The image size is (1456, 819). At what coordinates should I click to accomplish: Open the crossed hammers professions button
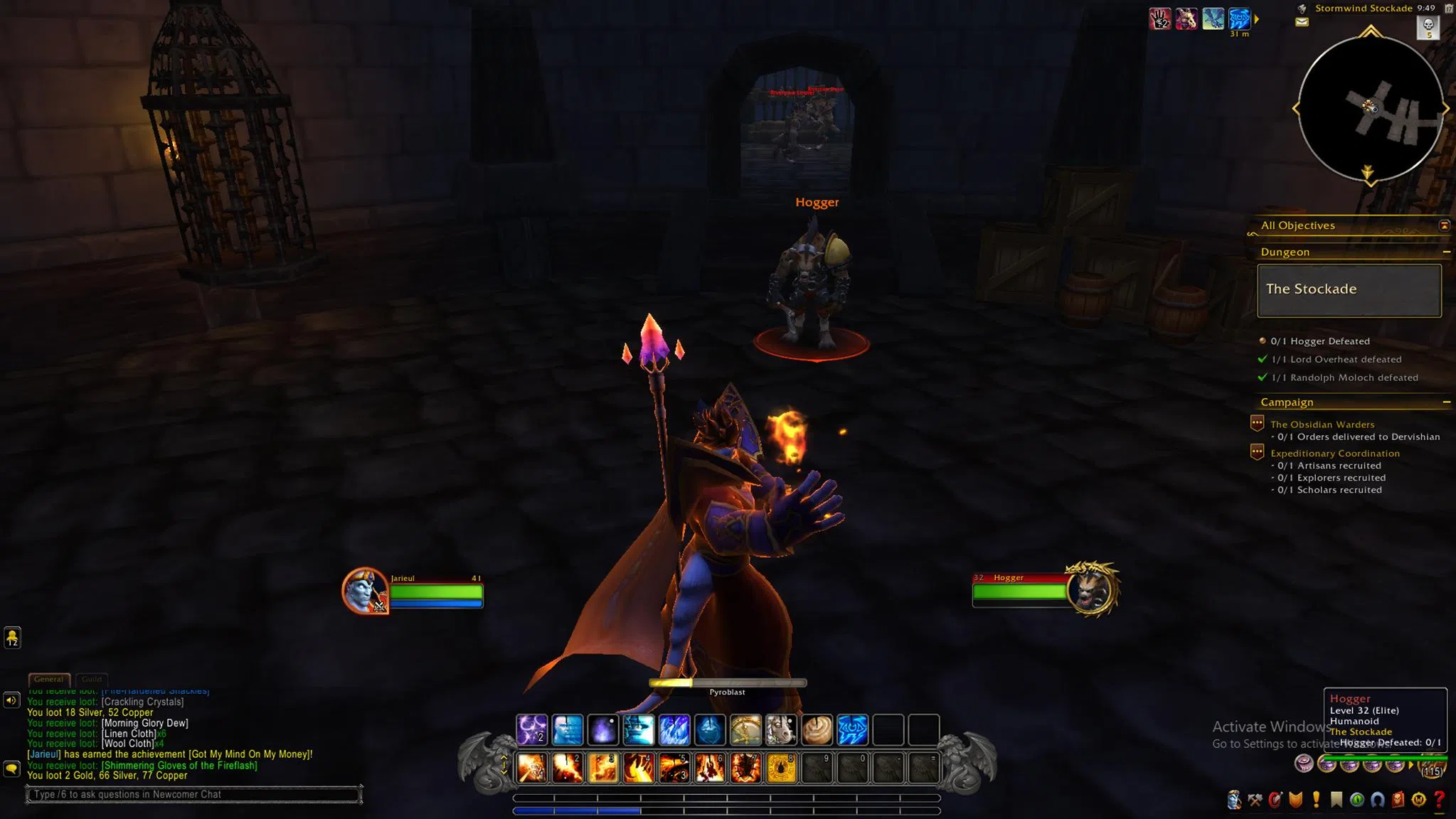click(x=1255, y=801)
